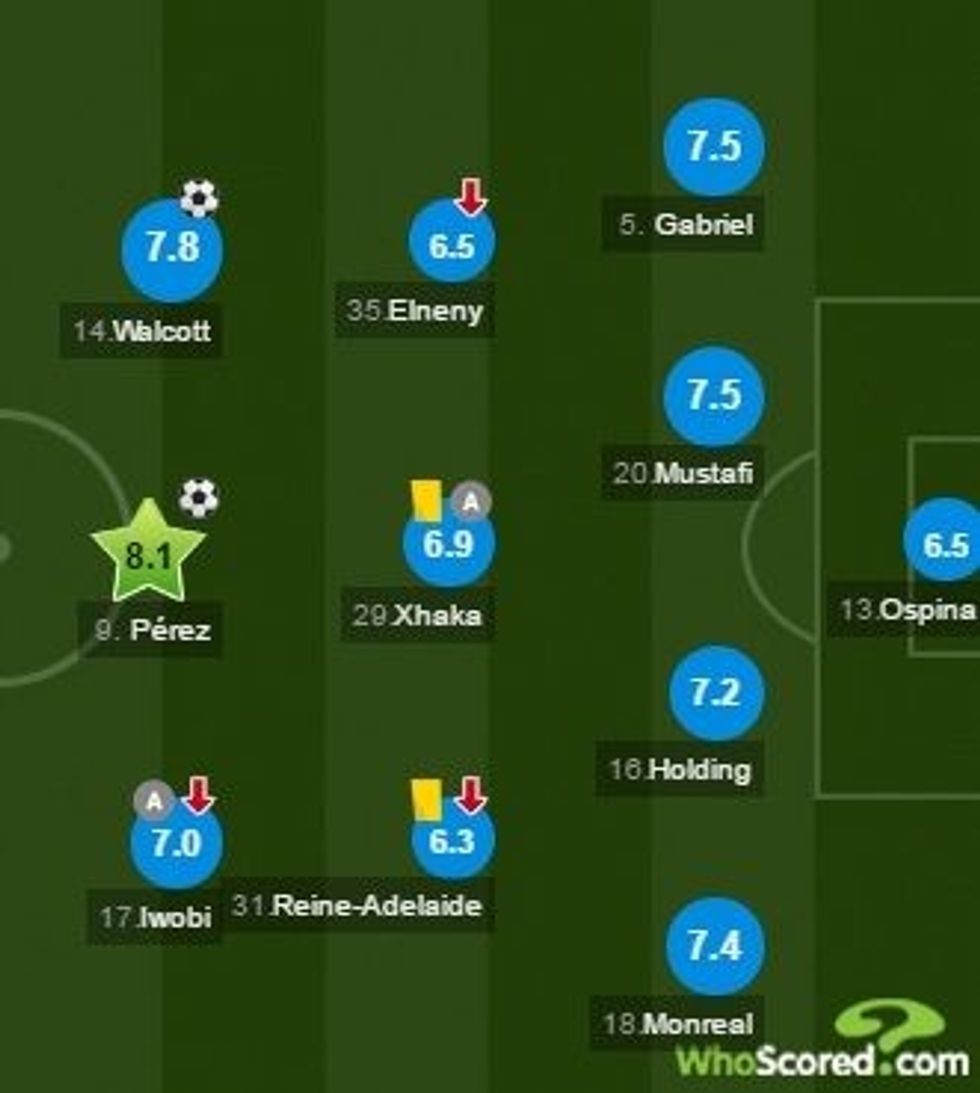Select Mustafi's rating circle
Screen dimensions: 980x1093
tap(713, 395)
